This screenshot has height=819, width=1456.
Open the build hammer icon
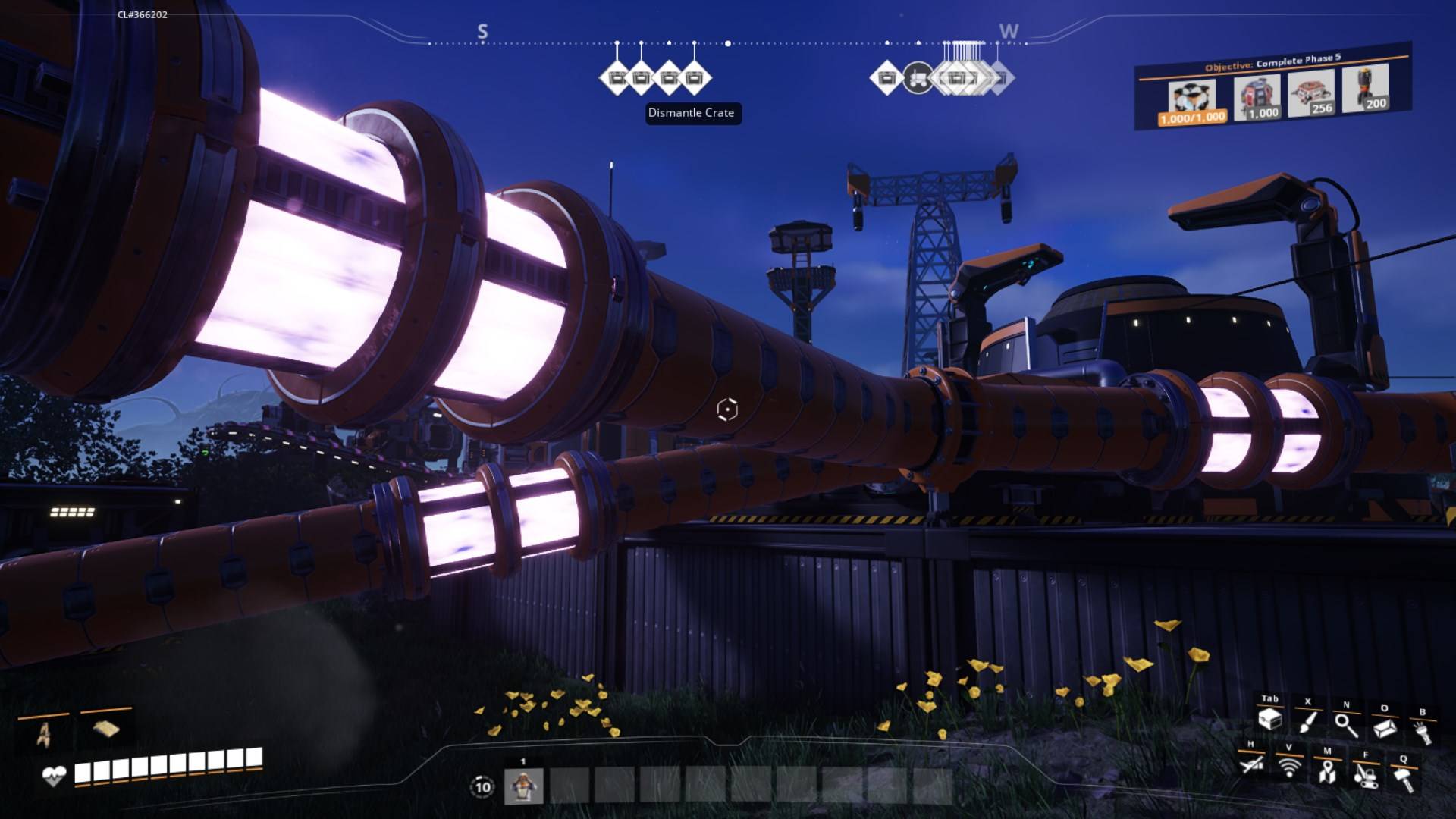[x=1404, y=779]
